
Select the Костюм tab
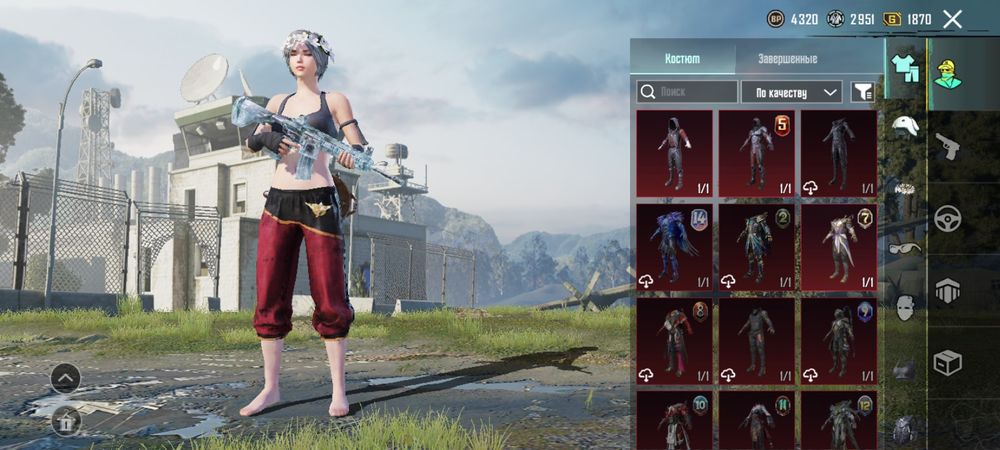(682, 59)
